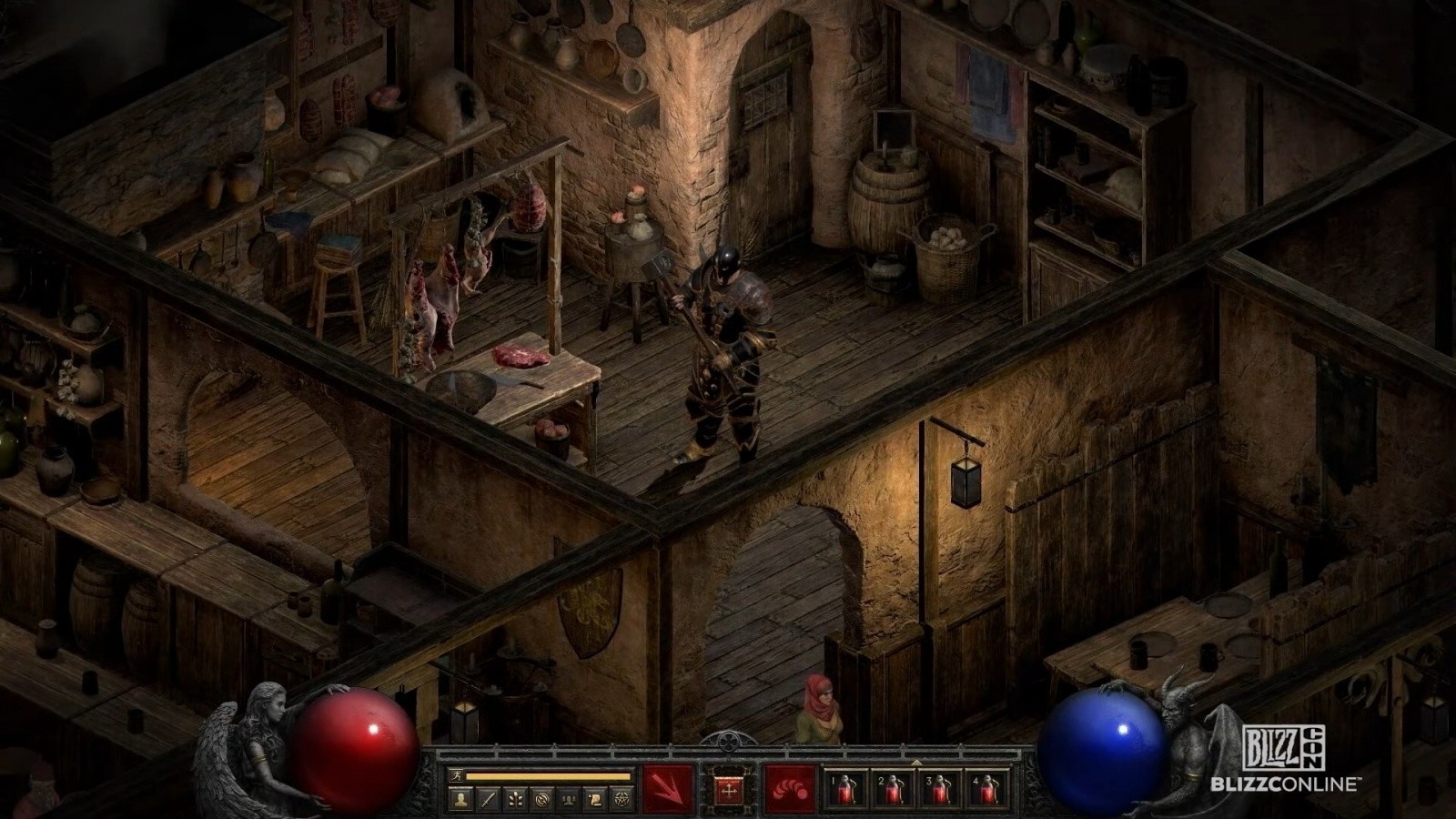The image size is (1456, 819).
Task: Use the health potion in belt slot 3
Action: [x=940, y=789]
